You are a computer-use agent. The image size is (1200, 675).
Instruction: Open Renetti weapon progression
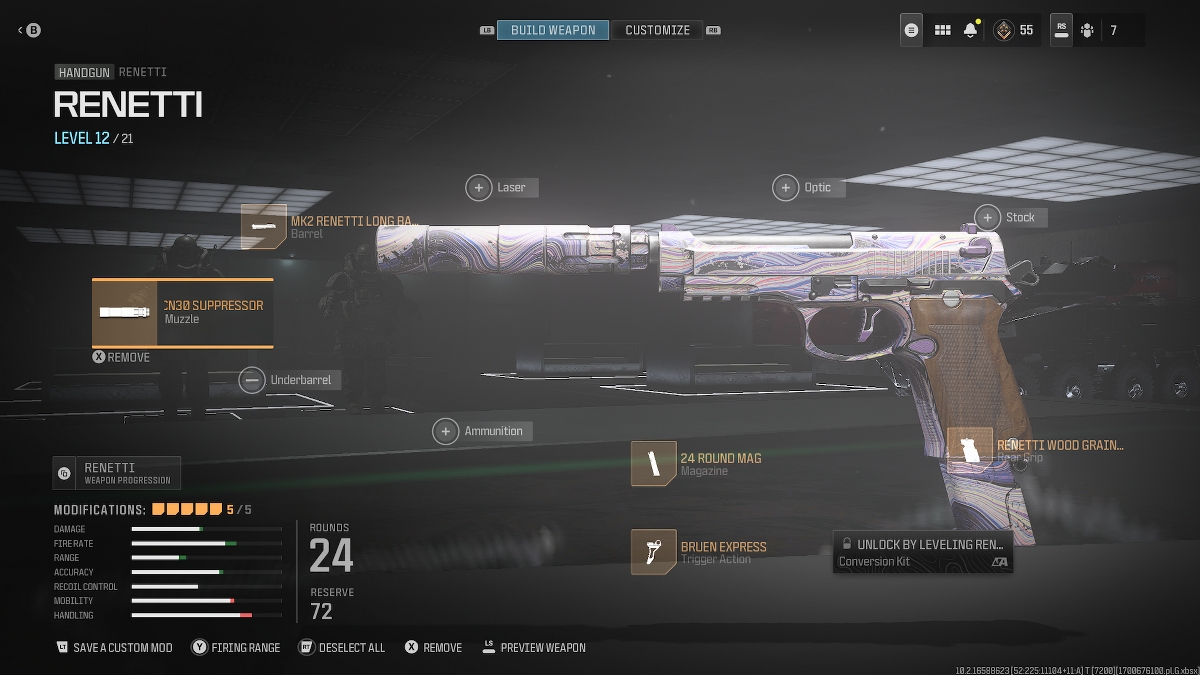(117, 473)
